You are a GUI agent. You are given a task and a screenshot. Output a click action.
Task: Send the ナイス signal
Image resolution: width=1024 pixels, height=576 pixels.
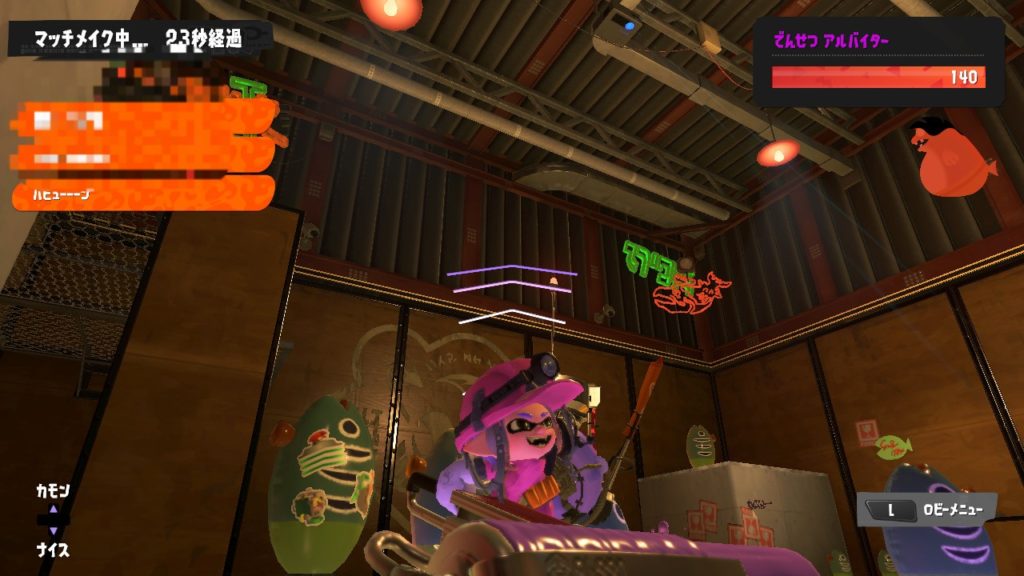[x=53, y=550]
